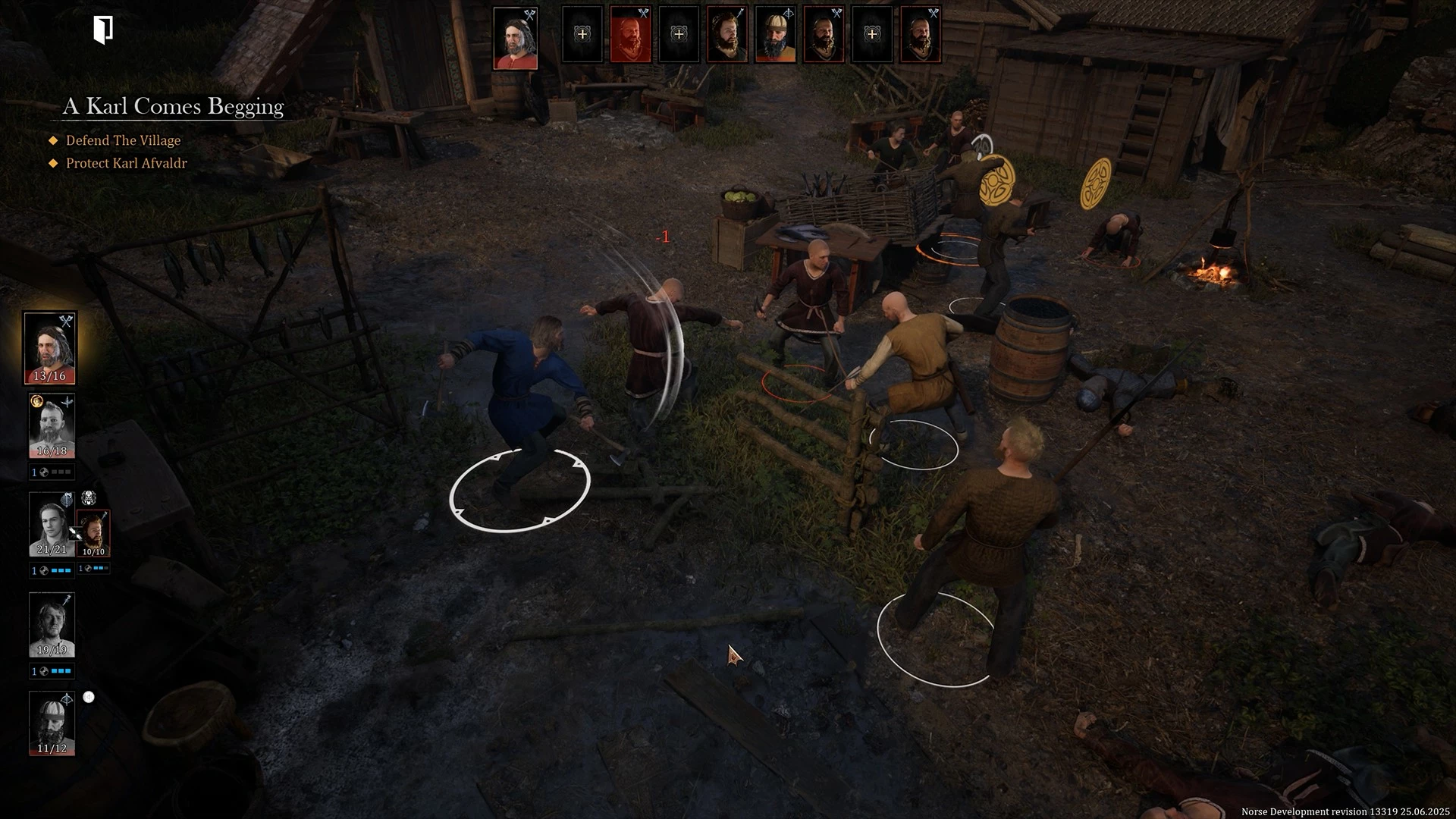
Task: Select the party member with 16/18 health
Action: point(52,425)
